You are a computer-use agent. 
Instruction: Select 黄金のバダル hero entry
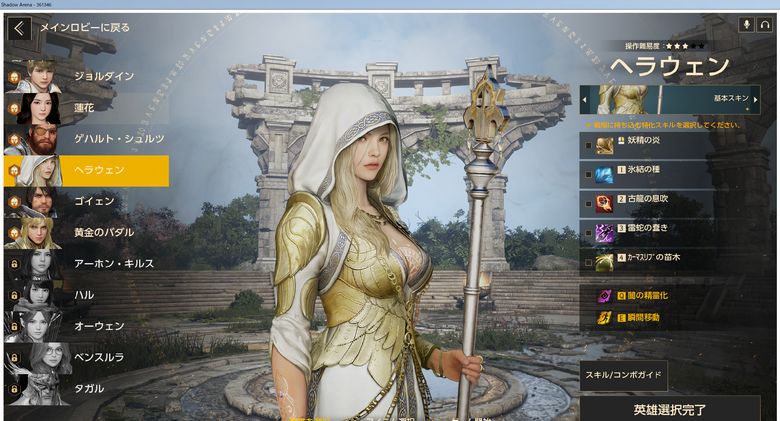[85, 232]
